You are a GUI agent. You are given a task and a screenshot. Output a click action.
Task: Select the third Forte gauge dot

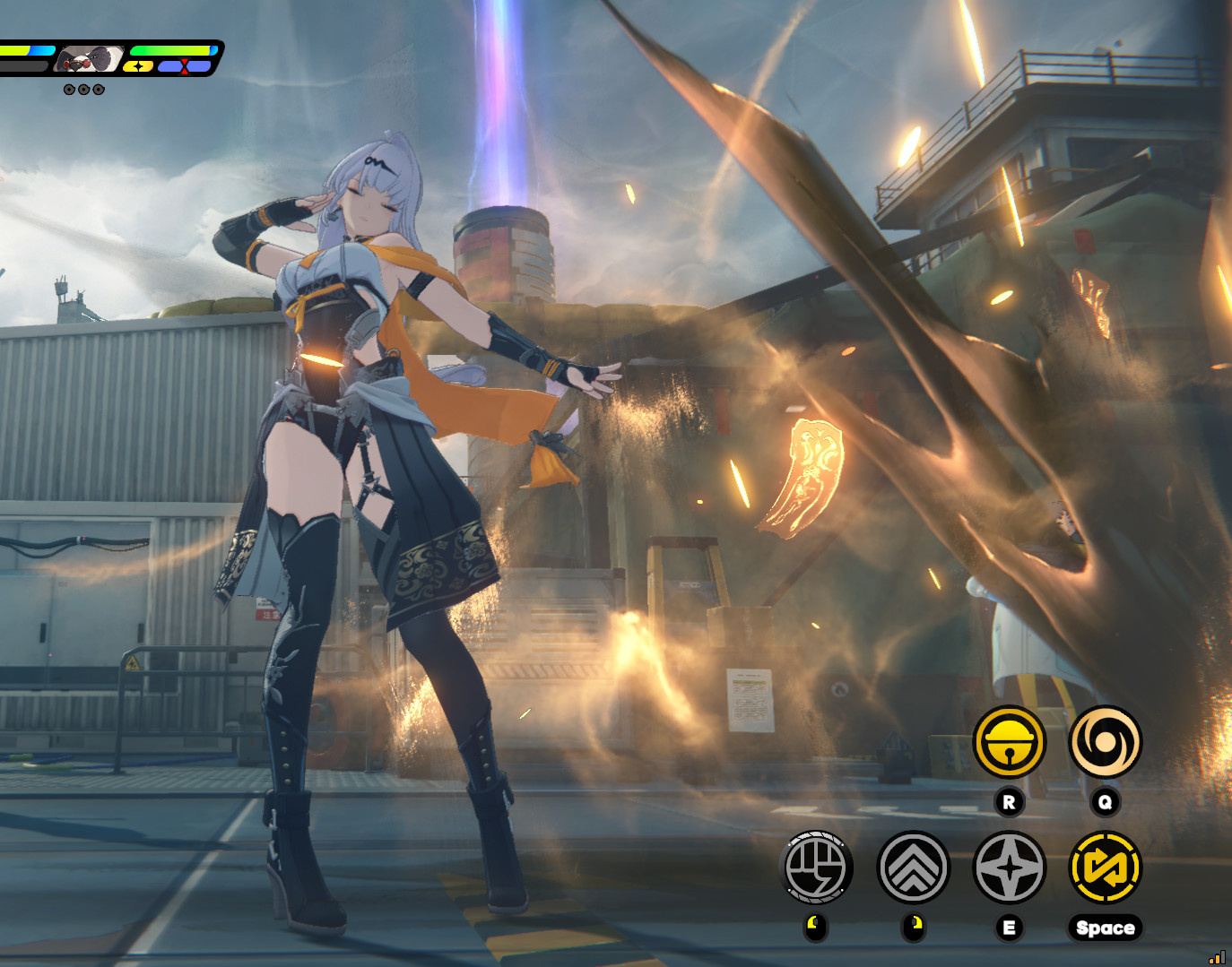(x=98, y=89)
